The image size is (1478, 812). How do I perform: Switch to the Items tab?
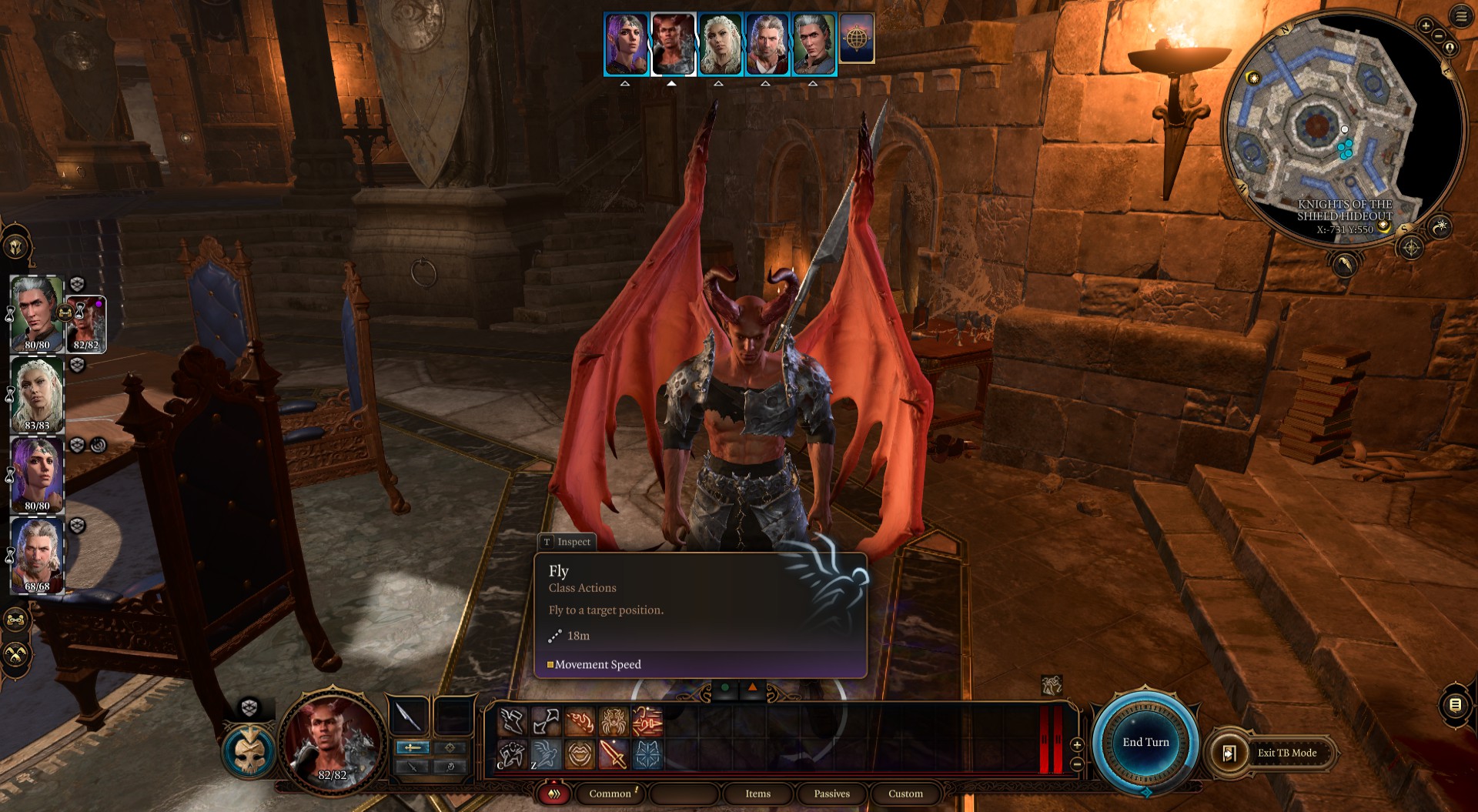pos(758,794)
